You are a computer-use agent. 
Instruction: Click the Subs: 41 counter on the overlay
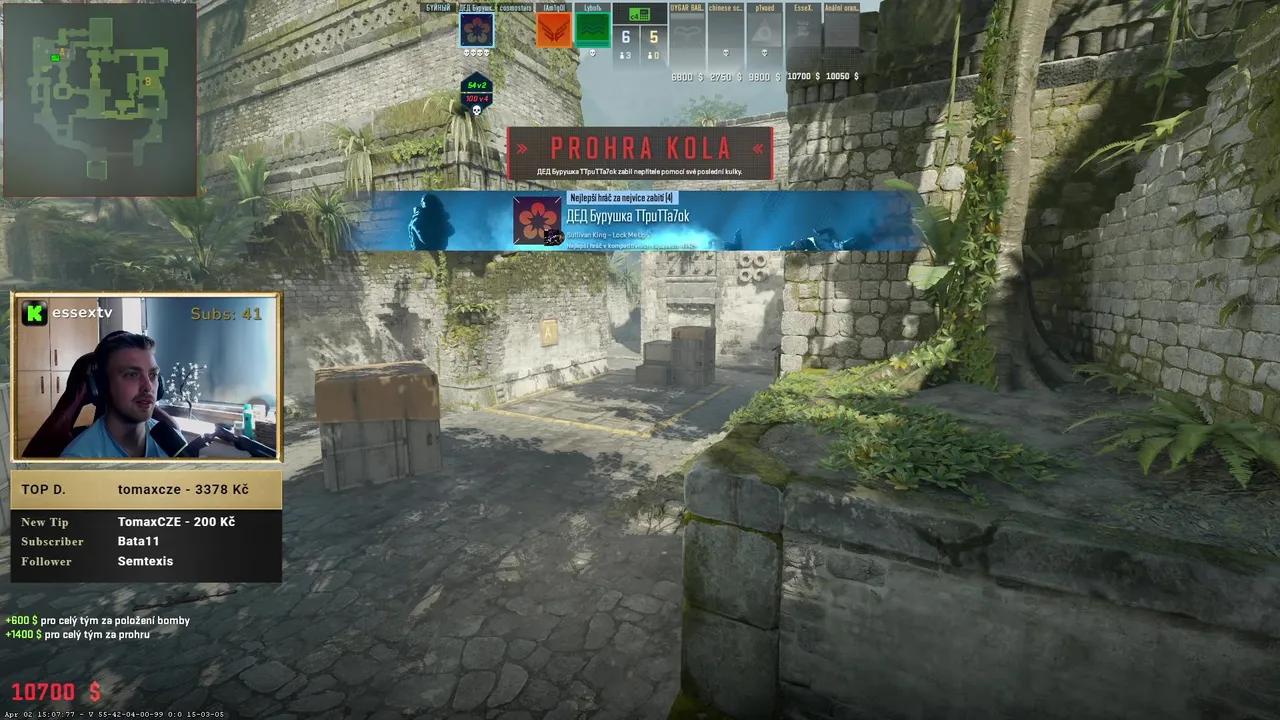tap(227, 313)
